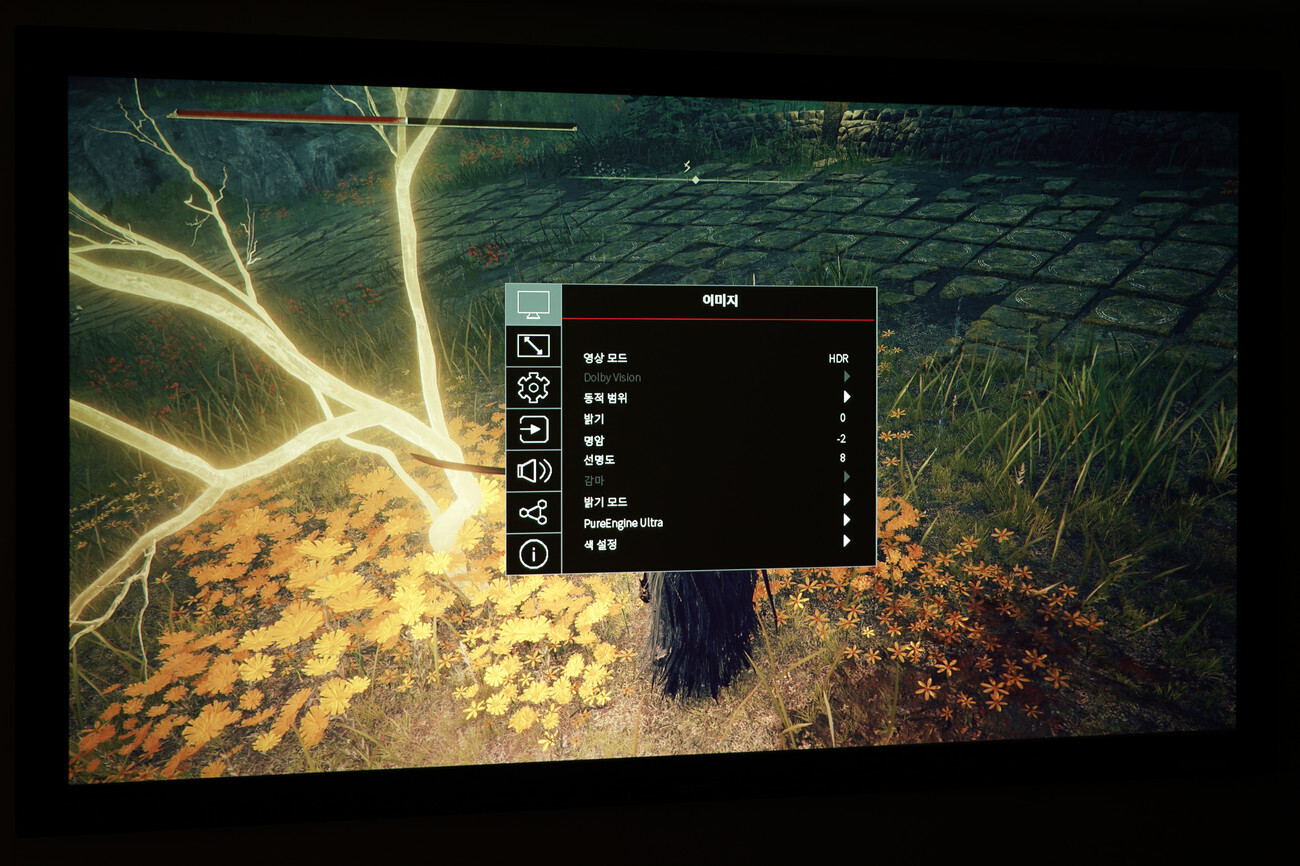
Task: Select the 선명도 sharpness row
Action: [716, 460]
